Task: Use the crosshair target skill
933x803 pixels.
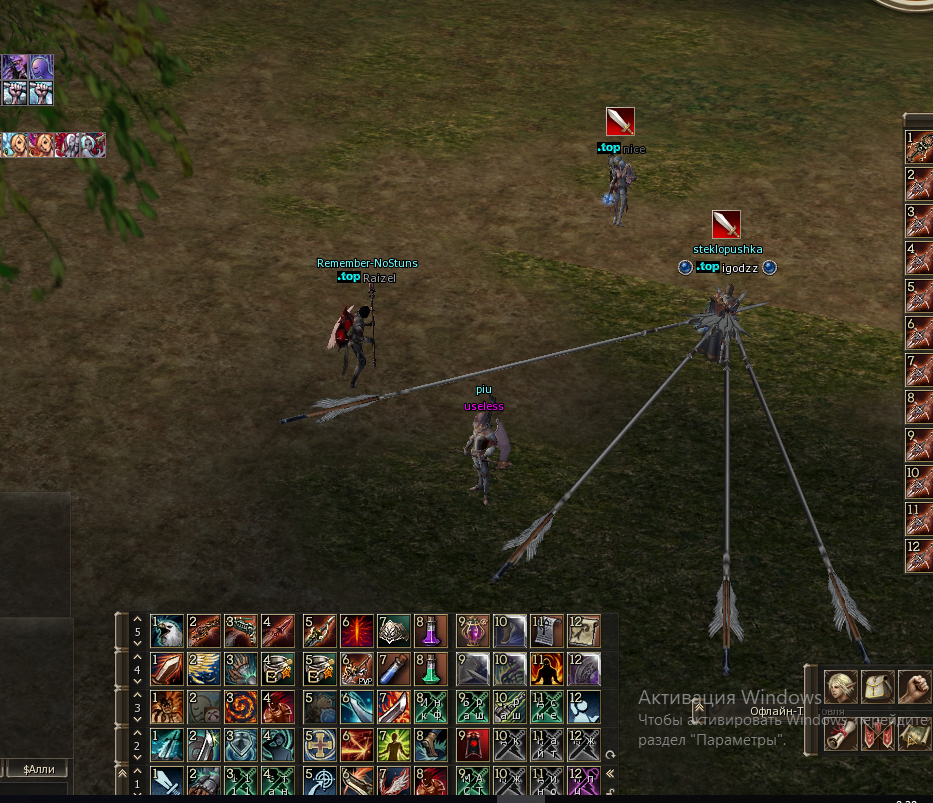Action: (320, 781)
